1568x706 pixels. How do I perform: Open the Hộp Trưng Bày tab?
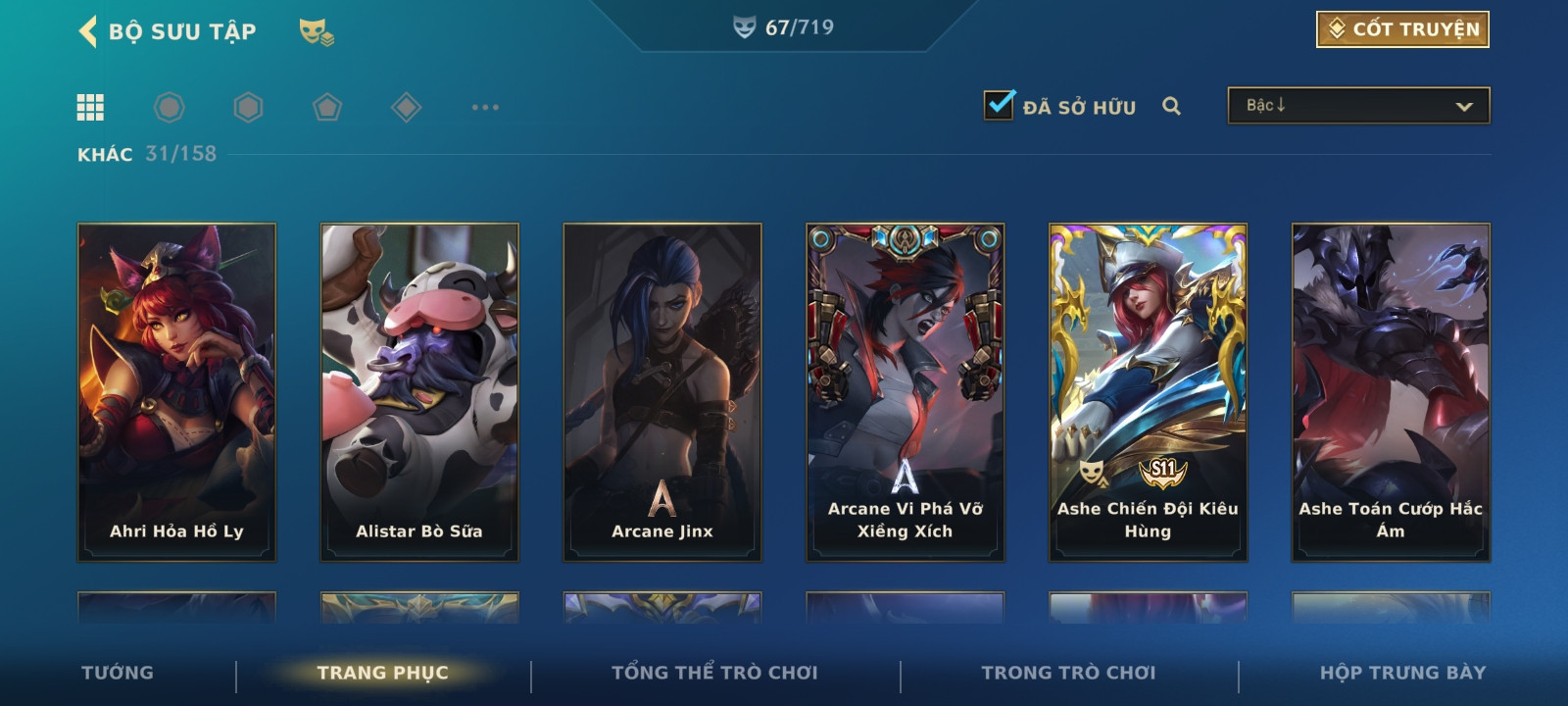coord(1402,673)
